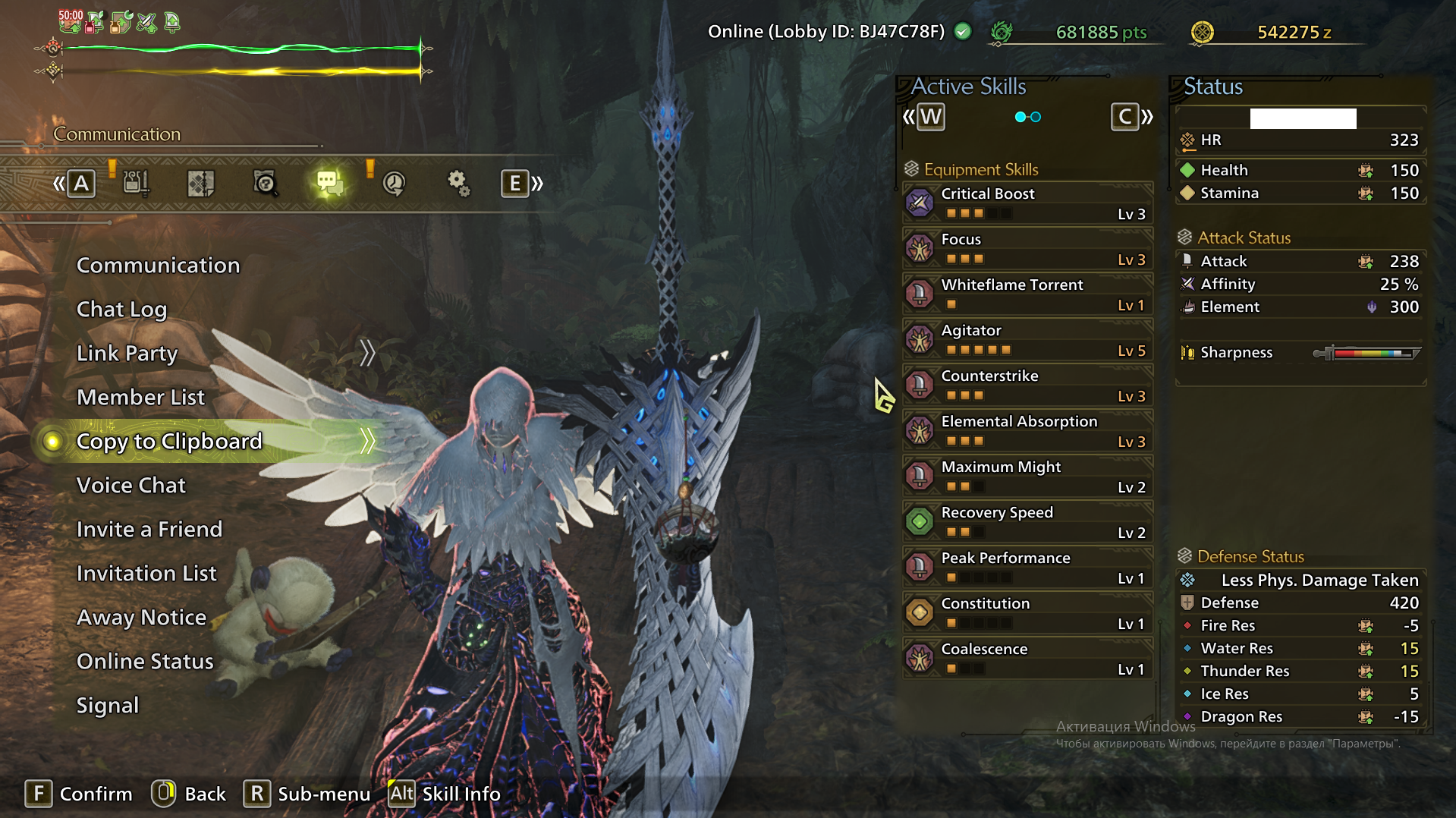The height and width of the screenshot is (818, 1456).
Task: Show the Member List
Action: tap(140, 398)
